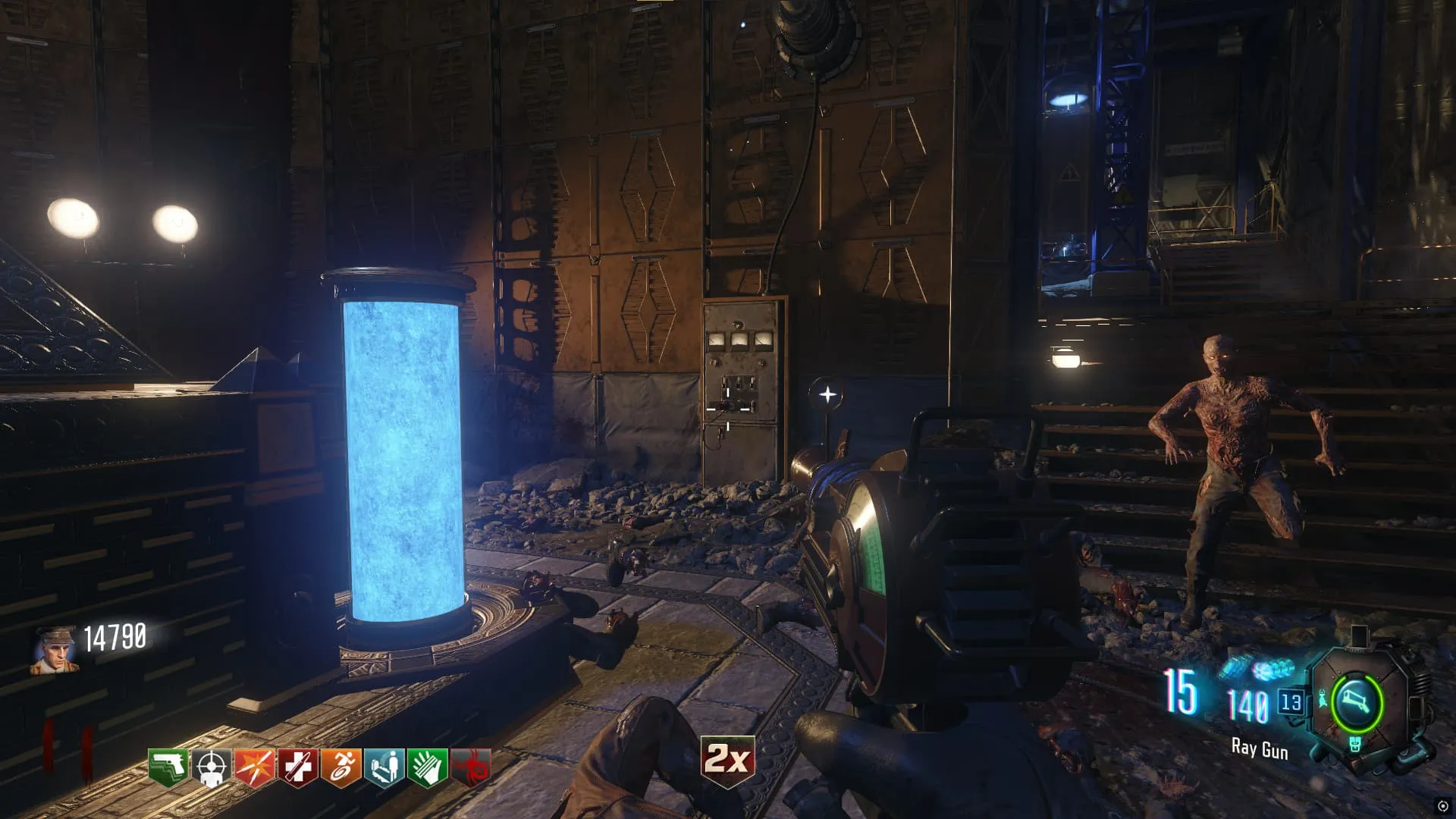Click the red spider Widow's Wine perk
This screenshot has height=819, width=1456.
[471, 768]
